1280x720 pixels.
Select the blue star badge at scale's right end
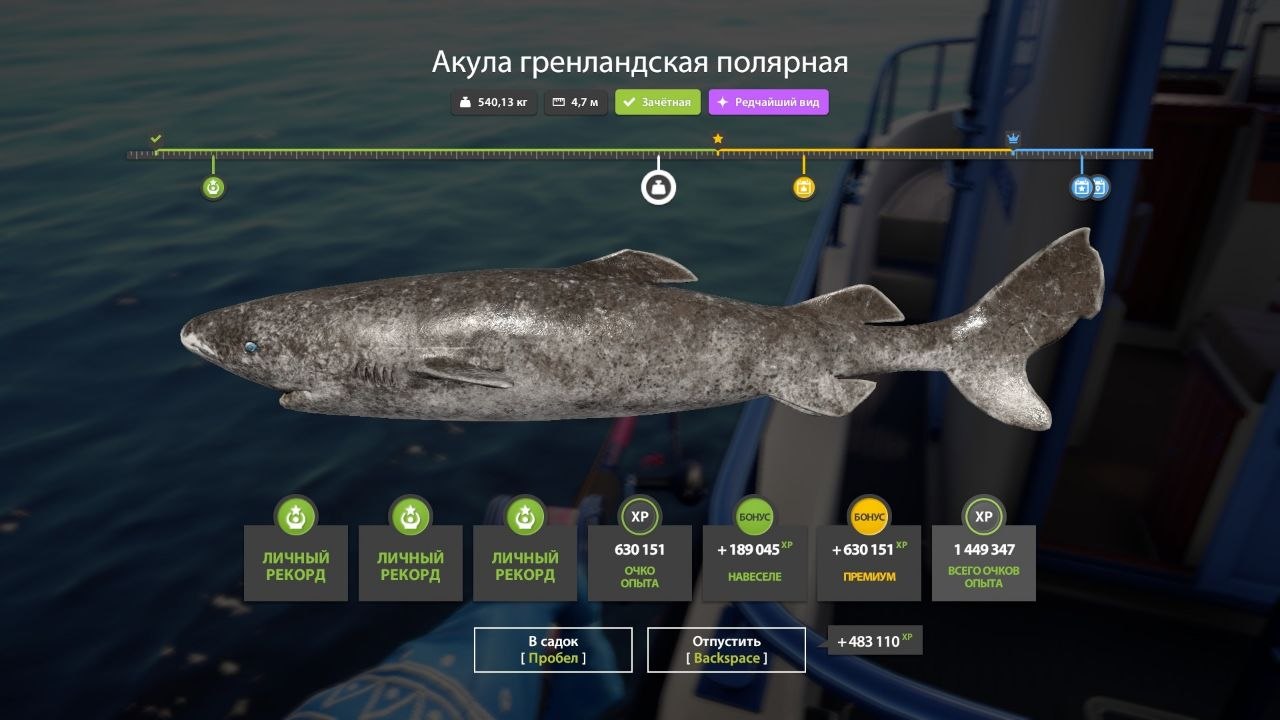point(1081,187)
